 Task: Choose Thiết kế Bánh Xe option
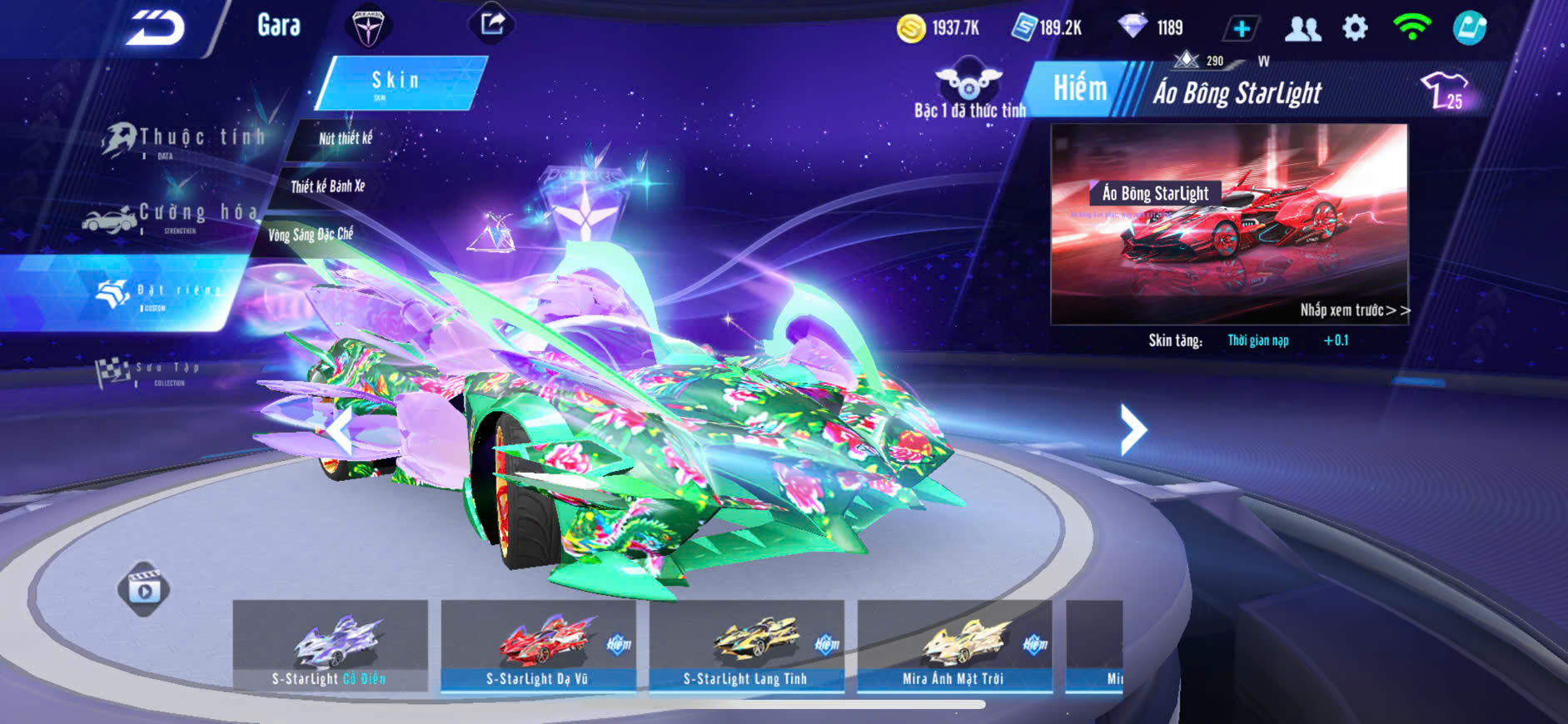click(x=327, y=186)
